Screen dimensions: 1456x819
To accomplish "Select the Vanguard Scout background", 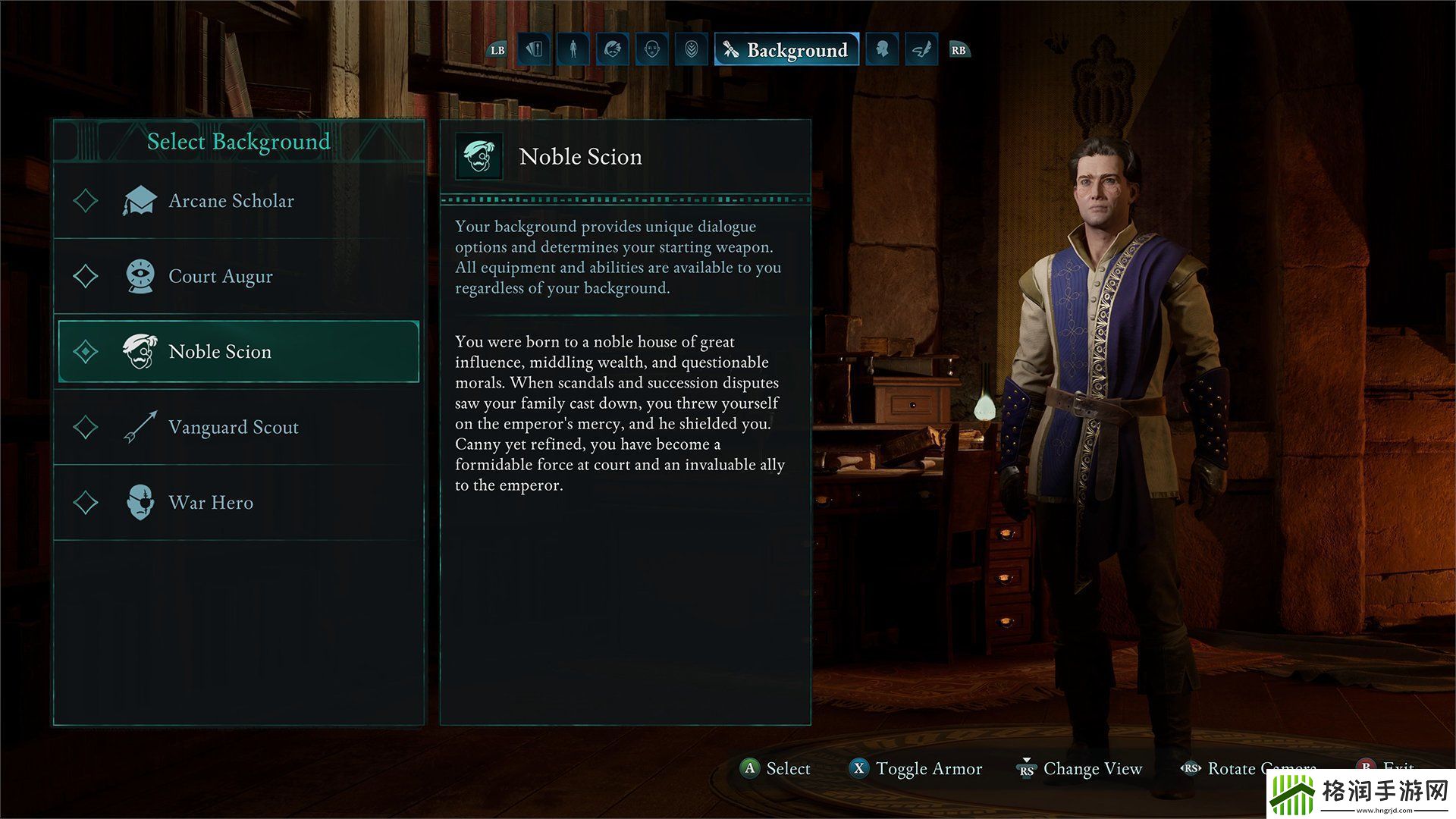I will click(x=234, y=427).
